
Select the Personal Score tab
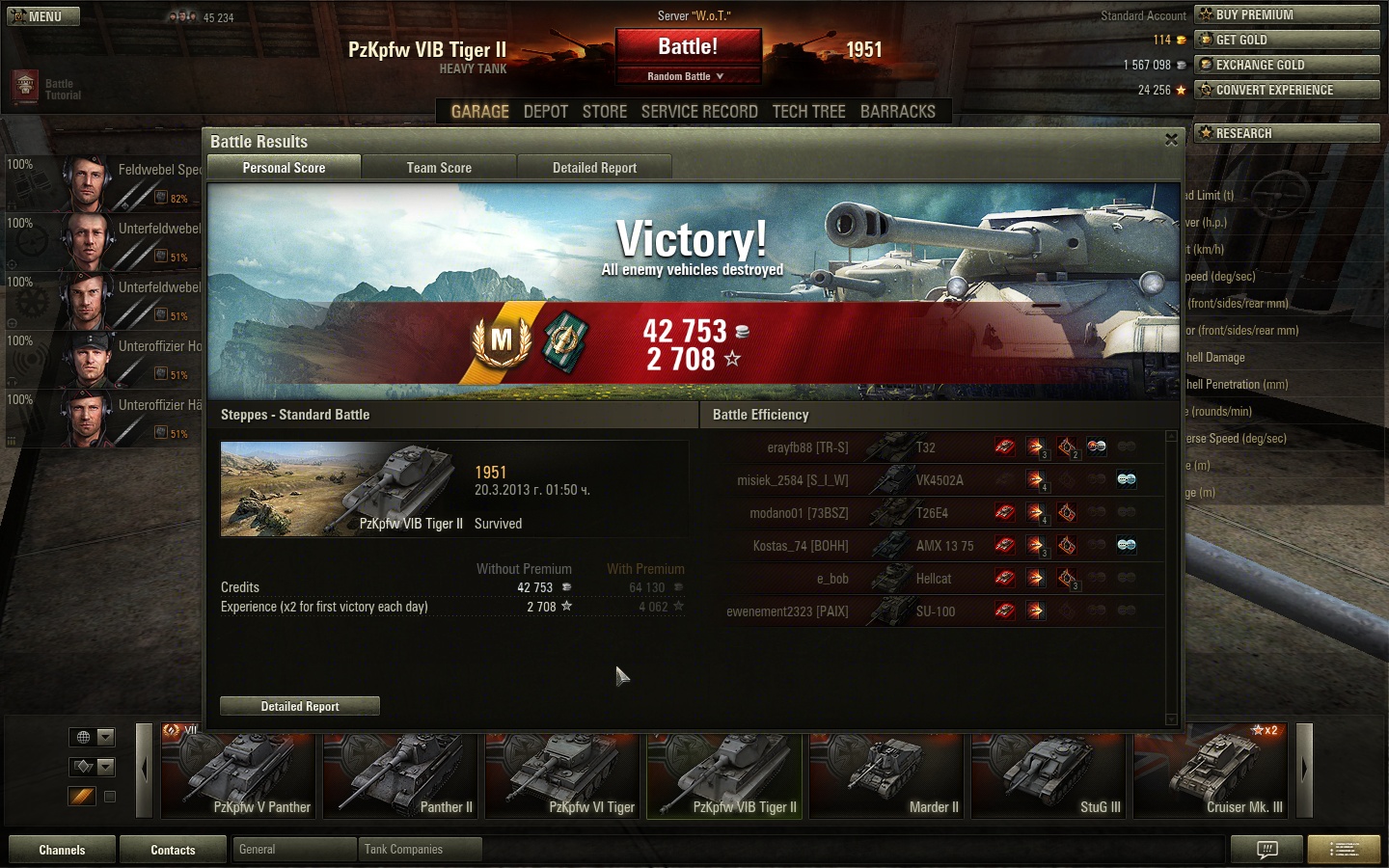click(284, 168)
